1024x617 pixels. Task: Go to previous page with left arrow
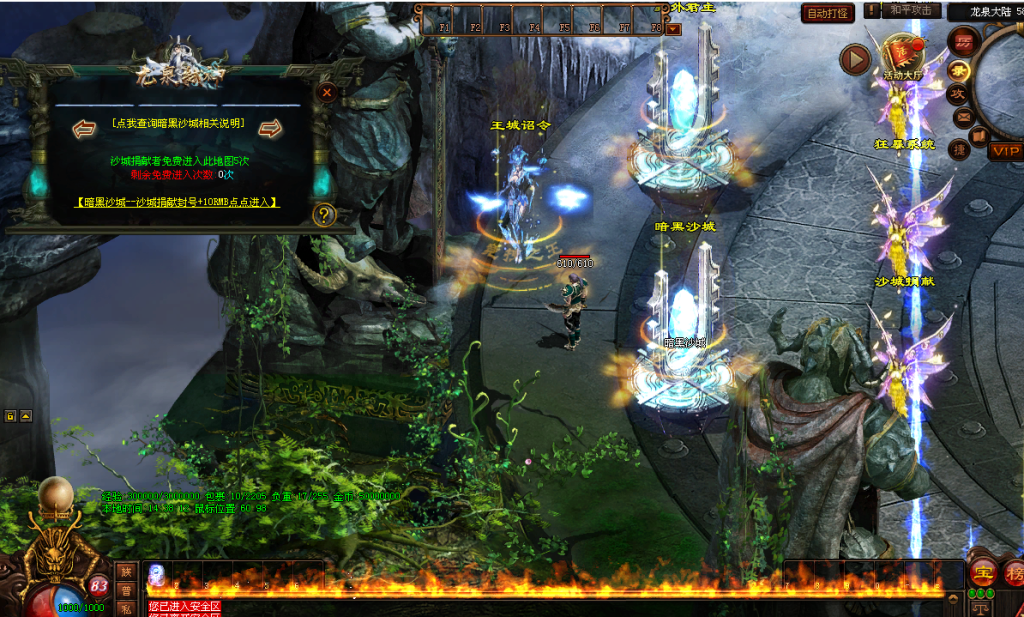pos(84,128)
